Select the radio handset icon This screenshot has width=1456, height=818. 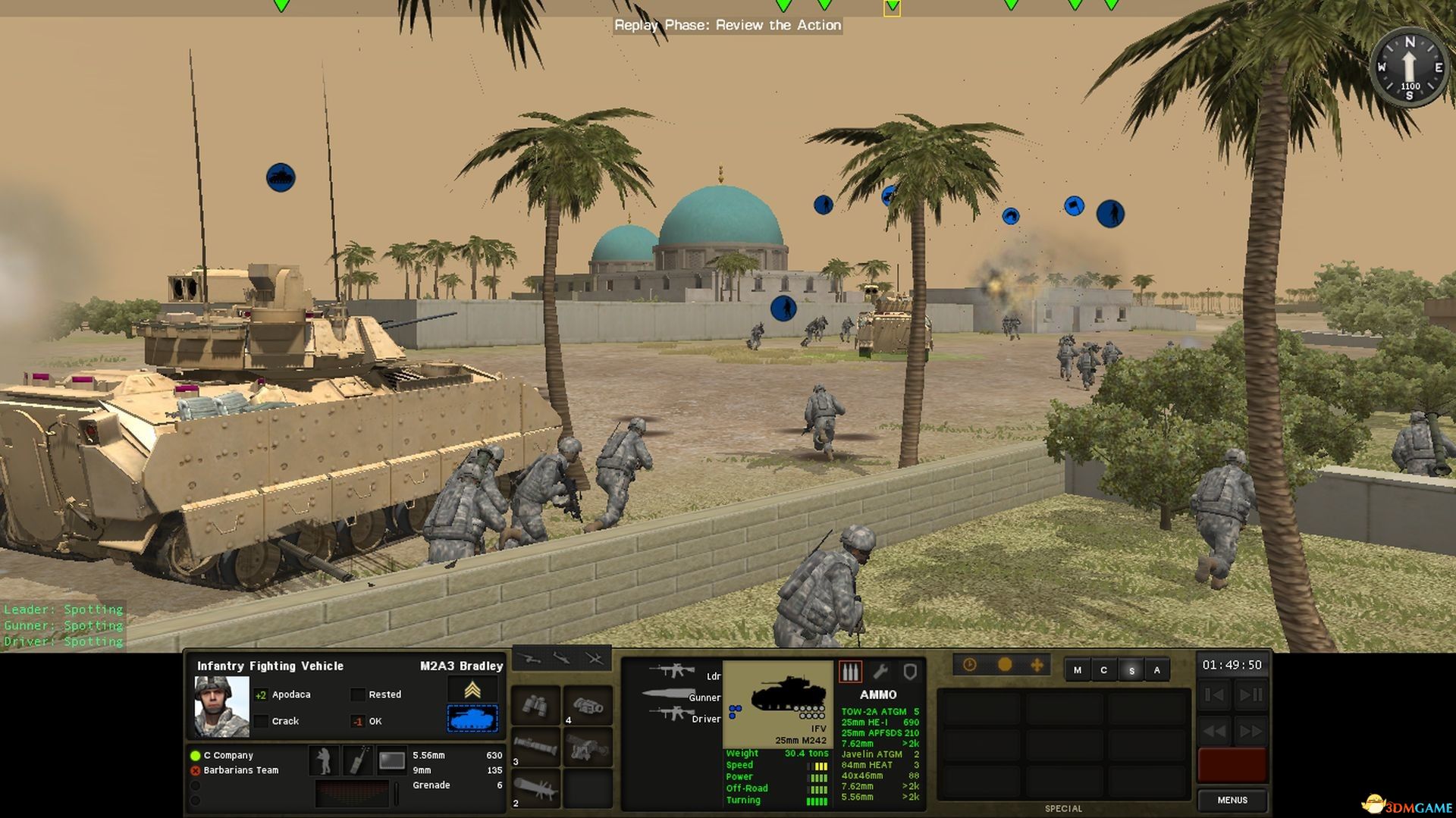click(x=357, y=760)
